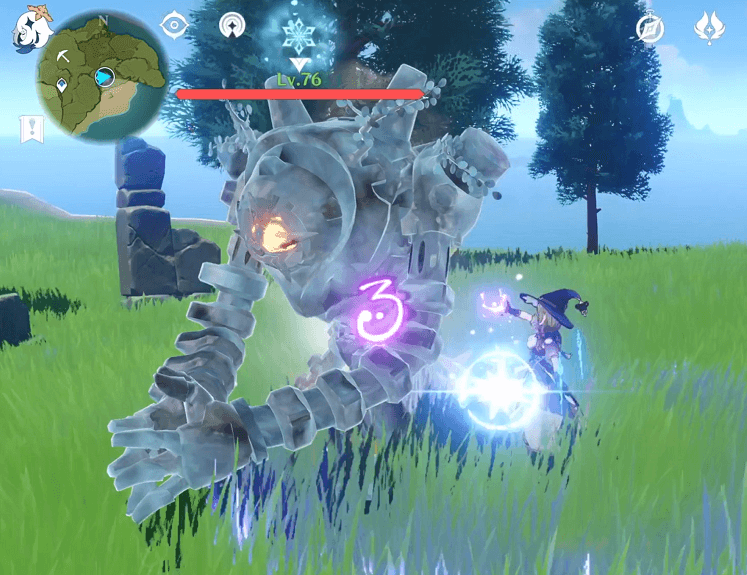Screen dimensions: 747x575
Task: Open the Wish star icon
Action: 709,27
